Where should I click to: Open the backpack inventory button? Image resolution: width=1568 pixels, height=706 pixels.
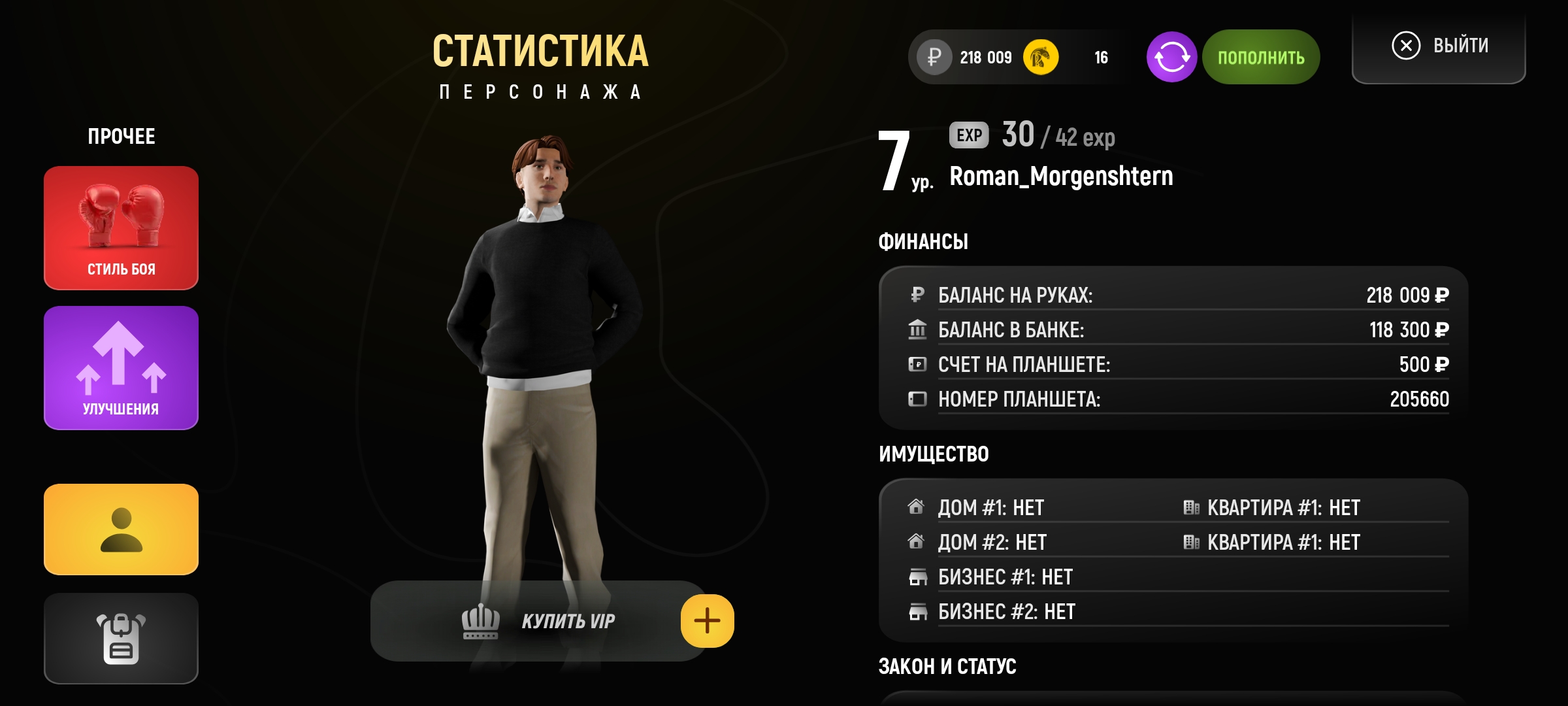[121, 638]
